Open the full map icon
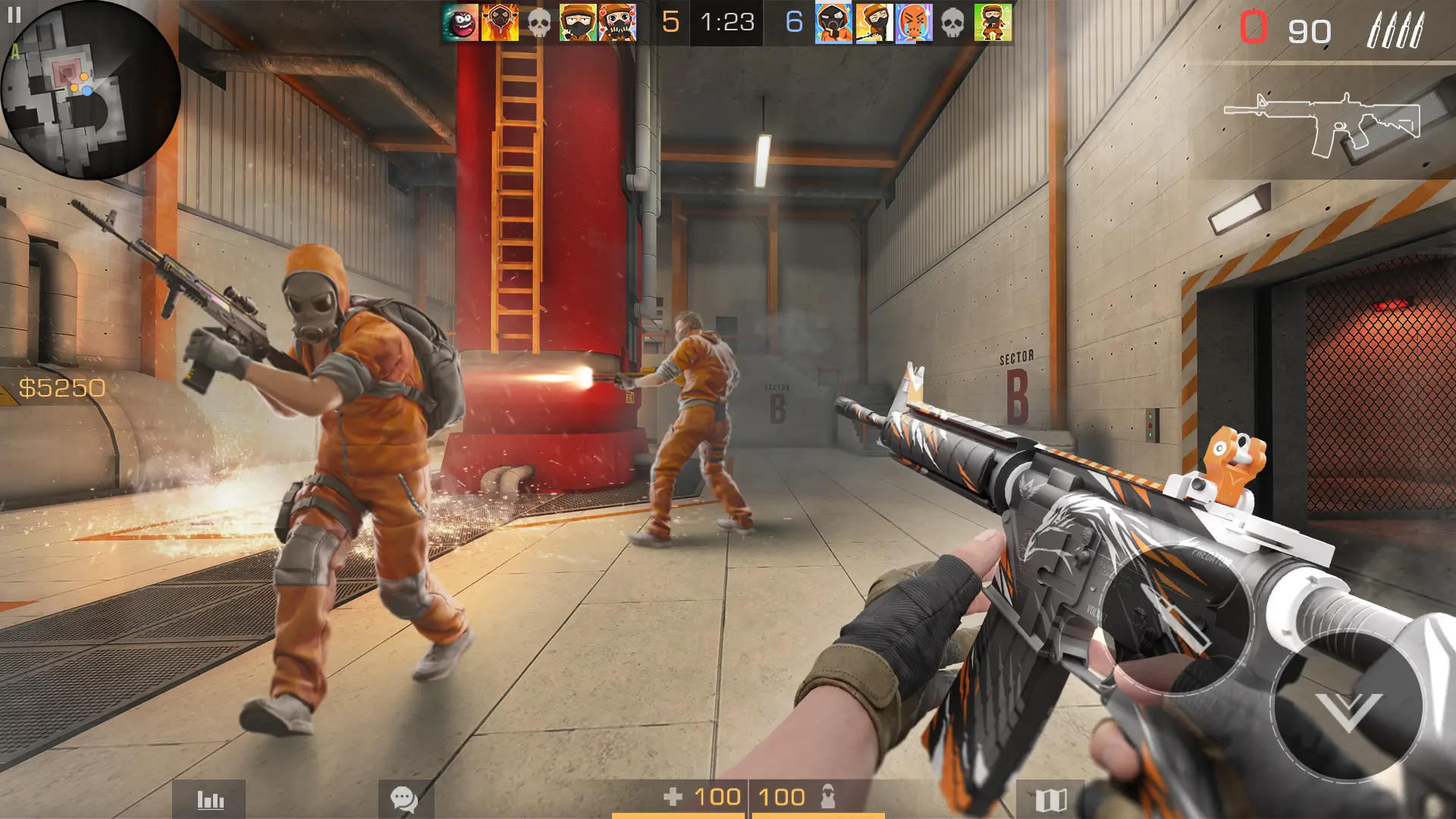Viewport: 1456px width, 819px height. 1053,798
